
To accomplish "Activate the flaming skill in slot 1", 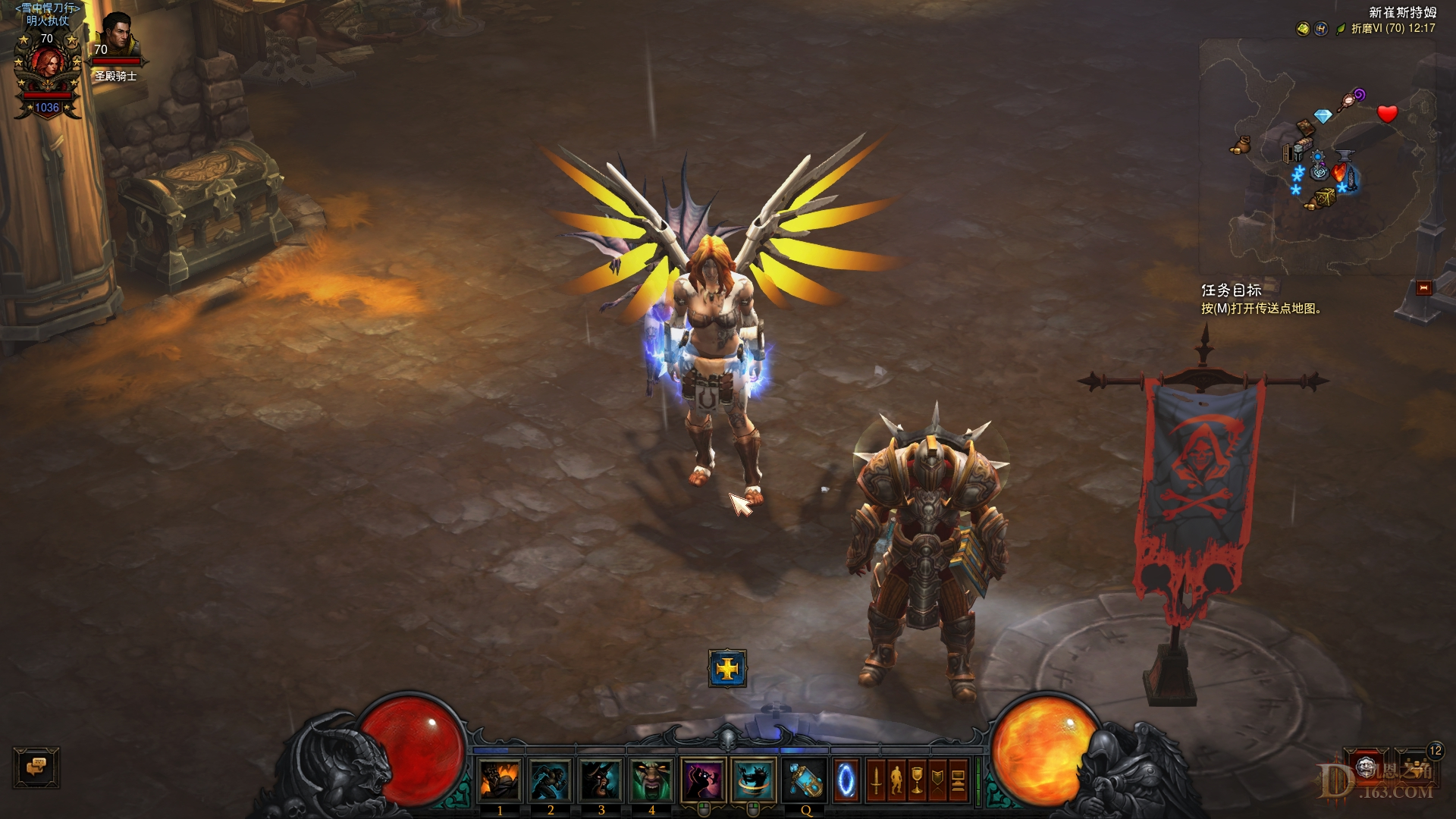I will (x=500, y=780).
